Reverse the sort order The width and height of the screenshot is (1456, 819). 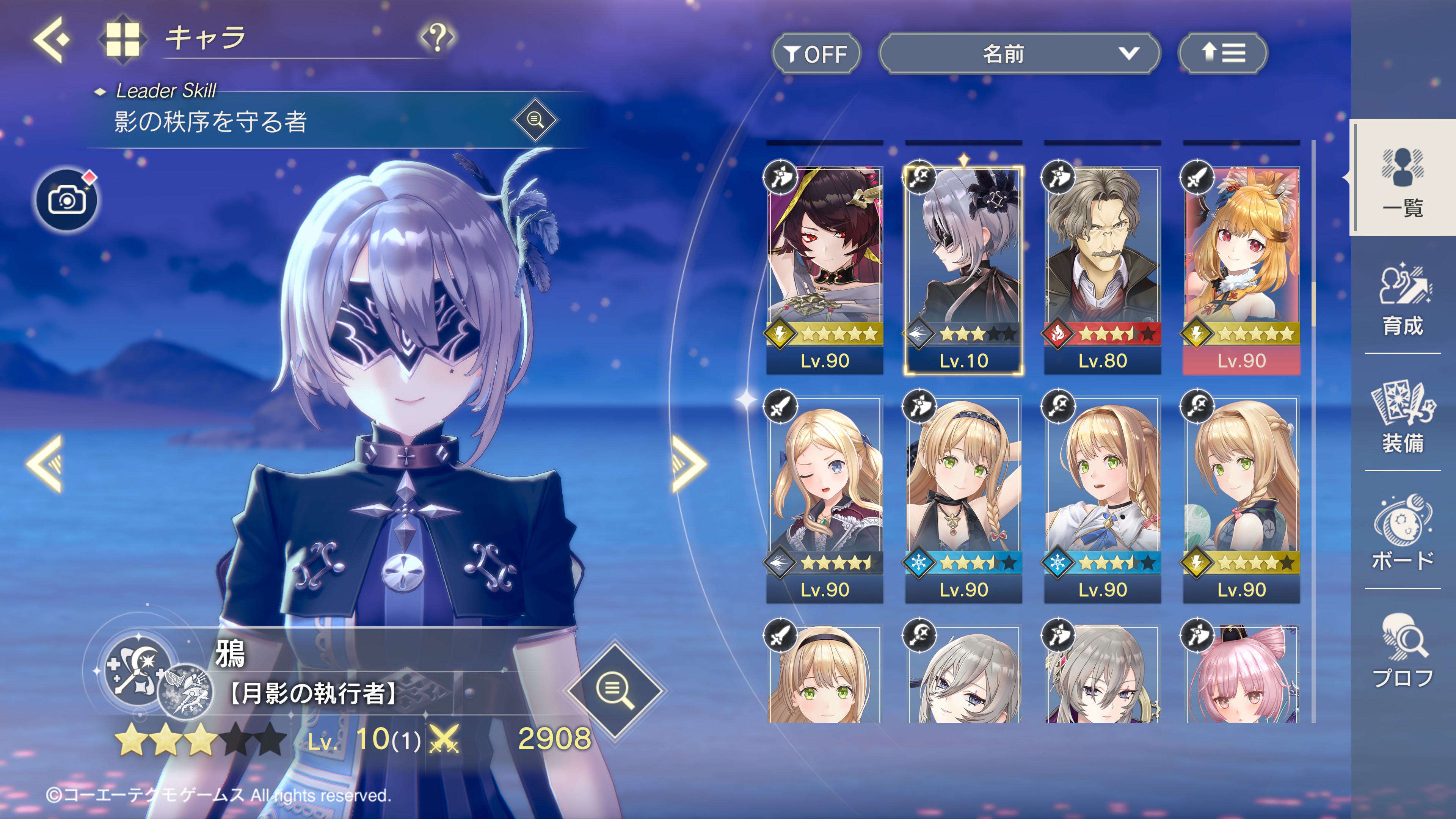[1222, 54]
